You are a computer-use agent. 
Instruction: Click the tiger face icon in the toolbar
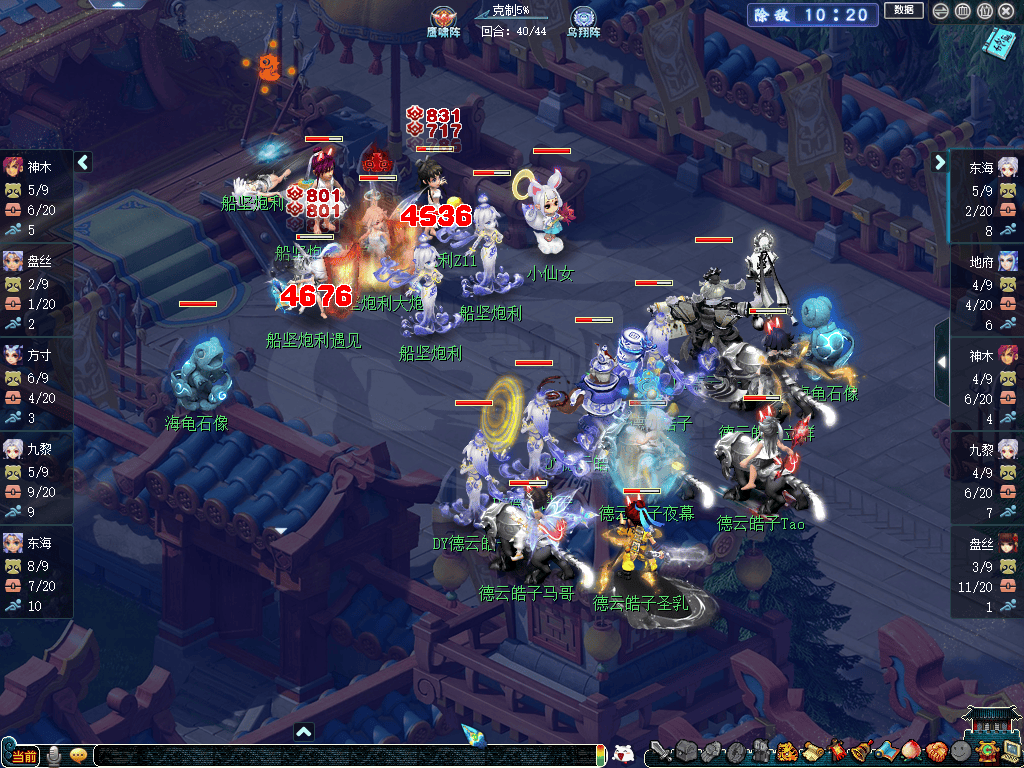(787, 752)
